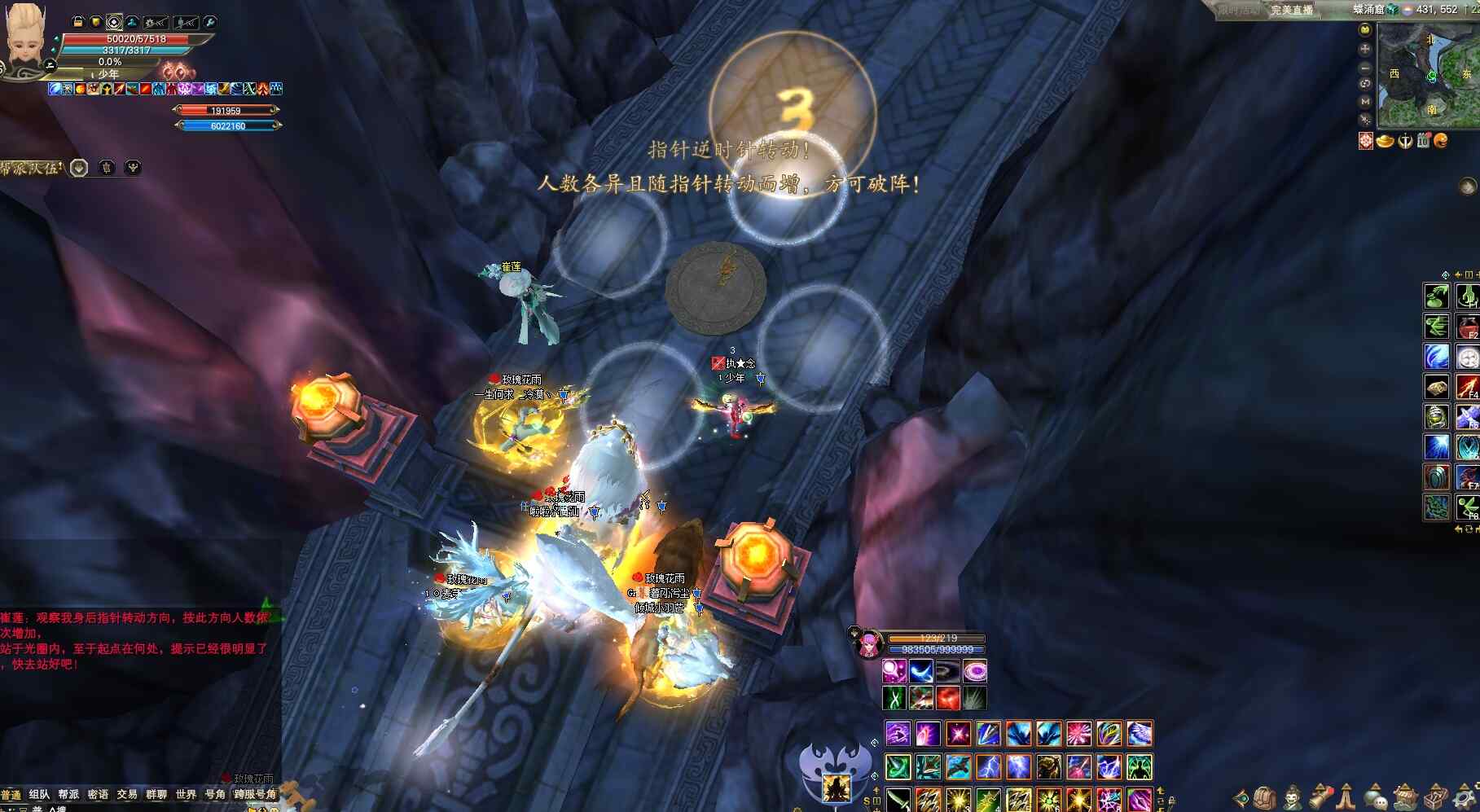Screen dimensions: 1480x812
Task: Open the chat bubbles social icon
Action: click(1377, 797)
